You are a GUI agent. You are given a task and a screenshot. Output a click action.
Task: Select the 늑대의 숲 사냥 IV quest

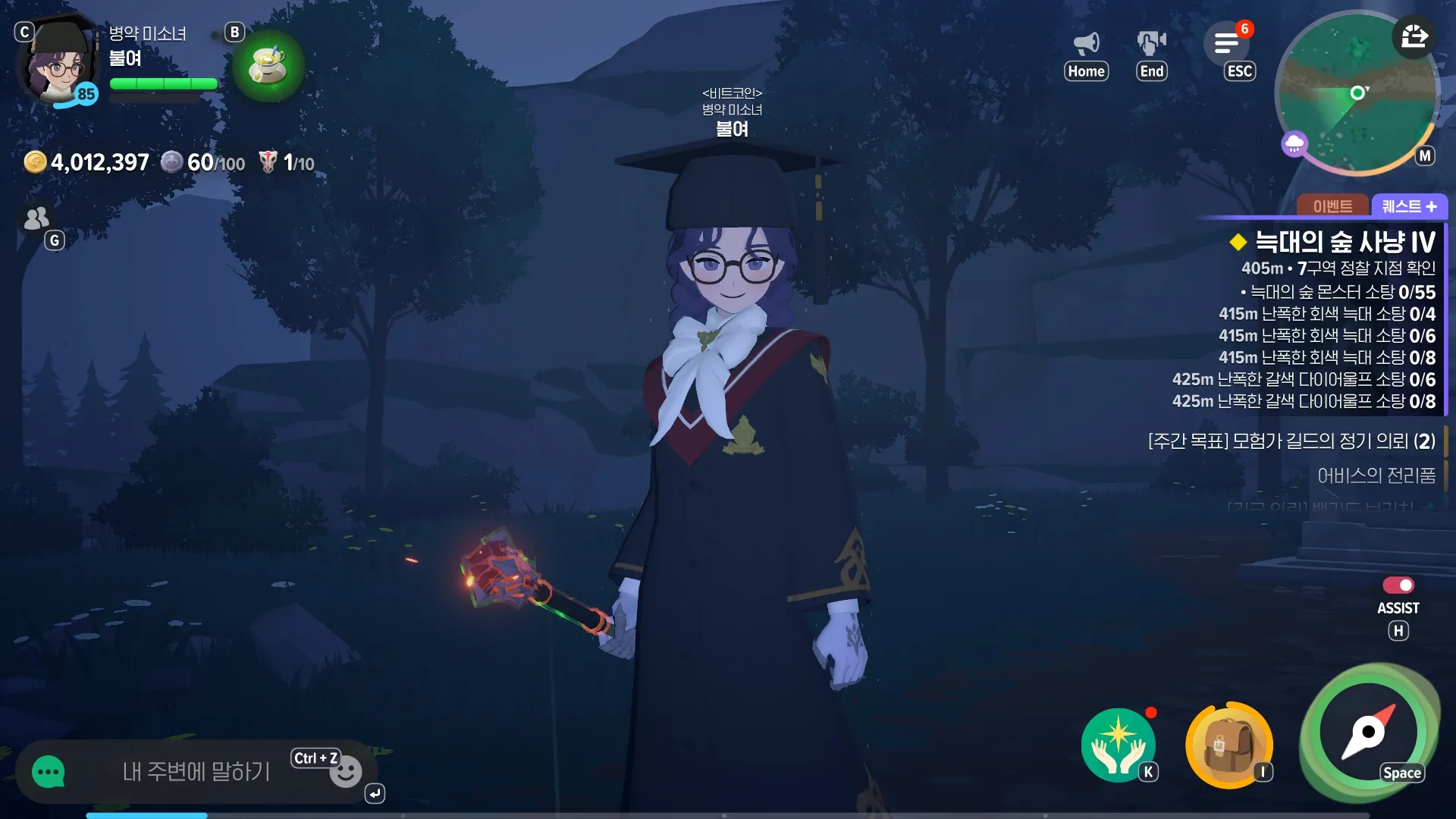click(1344, 243)
